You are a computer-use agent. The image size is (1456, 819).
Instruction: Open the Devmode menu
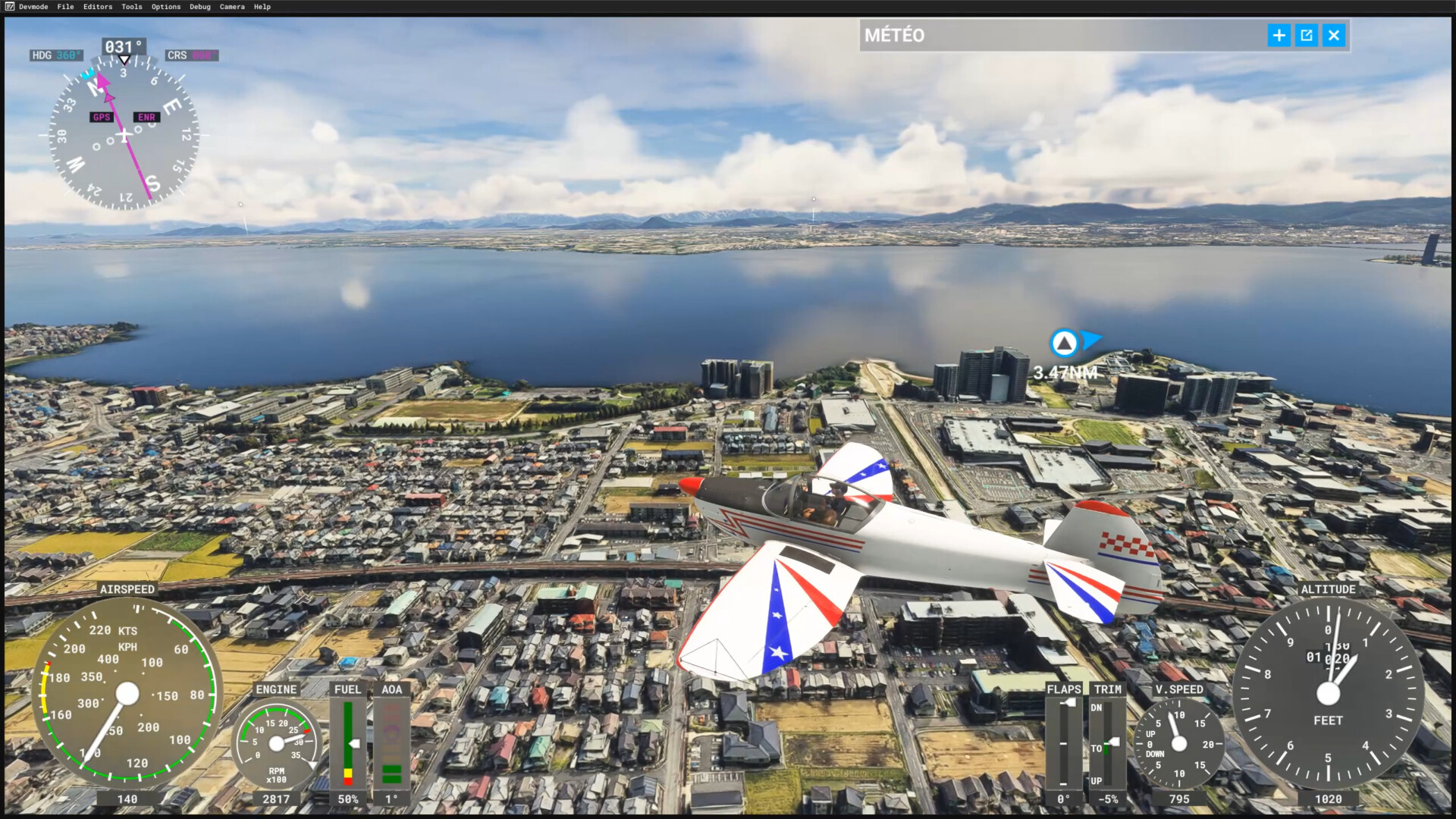pos(33,7)
